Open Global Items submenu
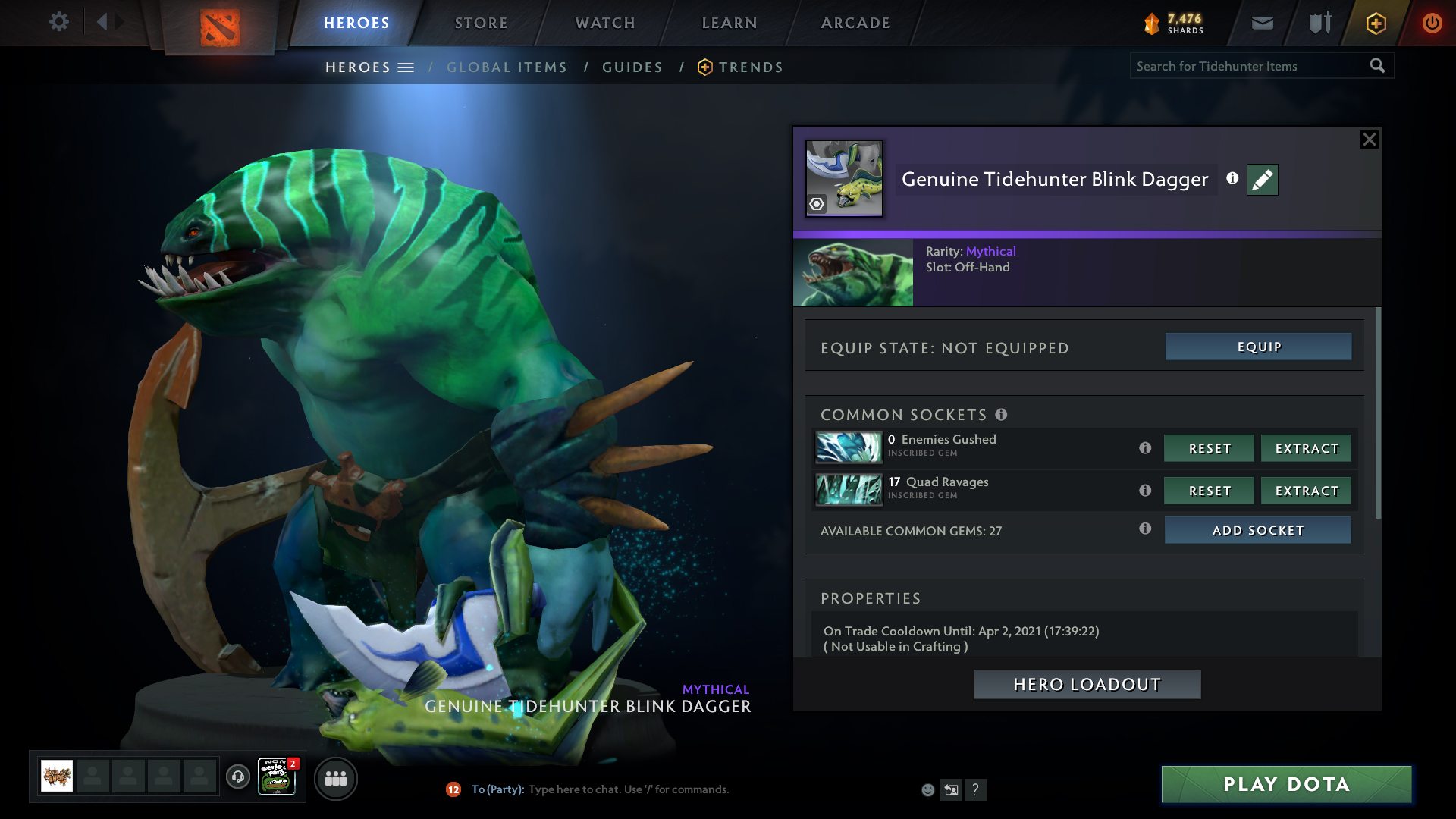 pos(507,67)
